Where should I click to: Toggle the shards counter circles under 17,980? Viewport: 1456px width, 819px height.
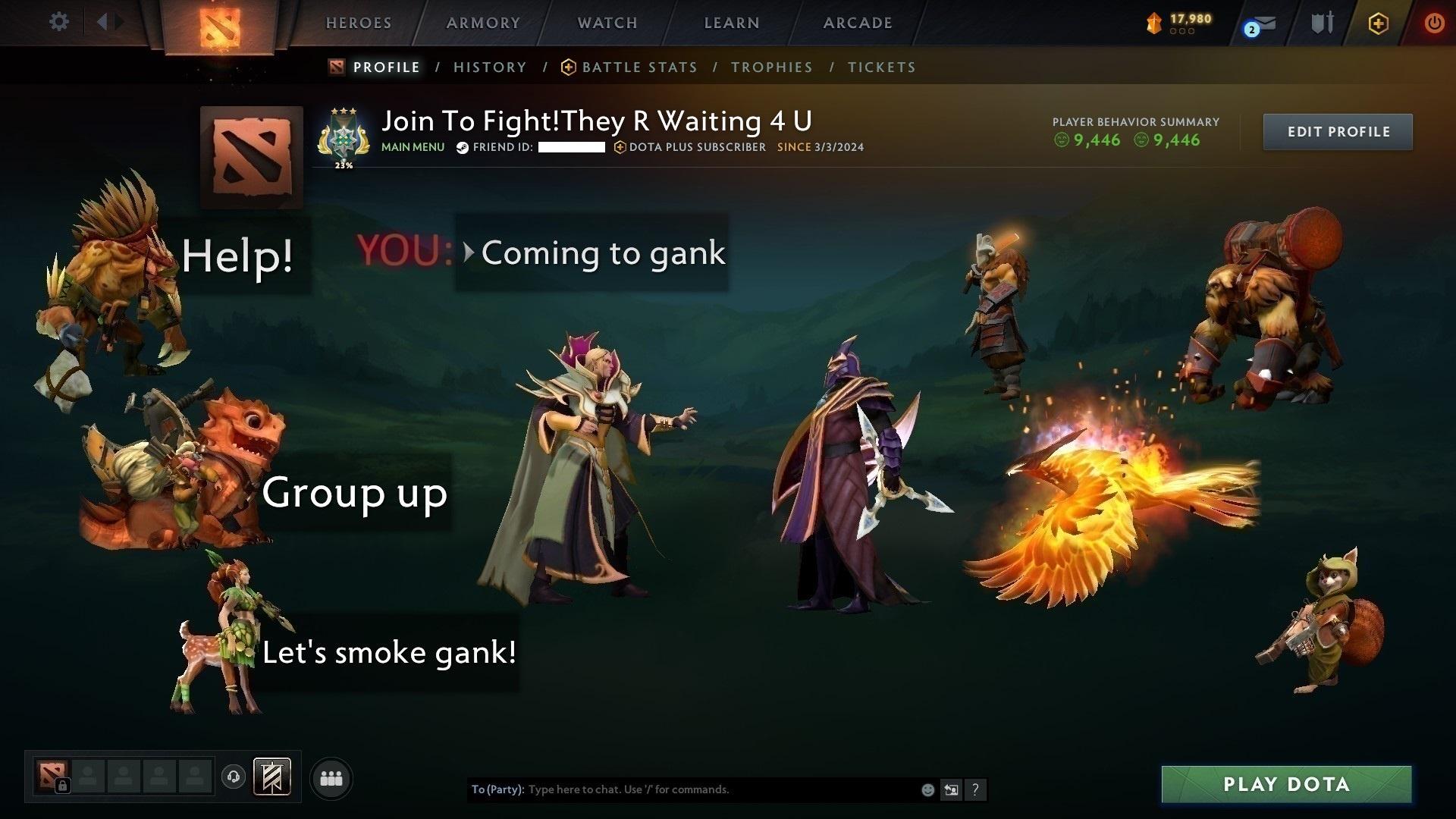(1181, 31)
